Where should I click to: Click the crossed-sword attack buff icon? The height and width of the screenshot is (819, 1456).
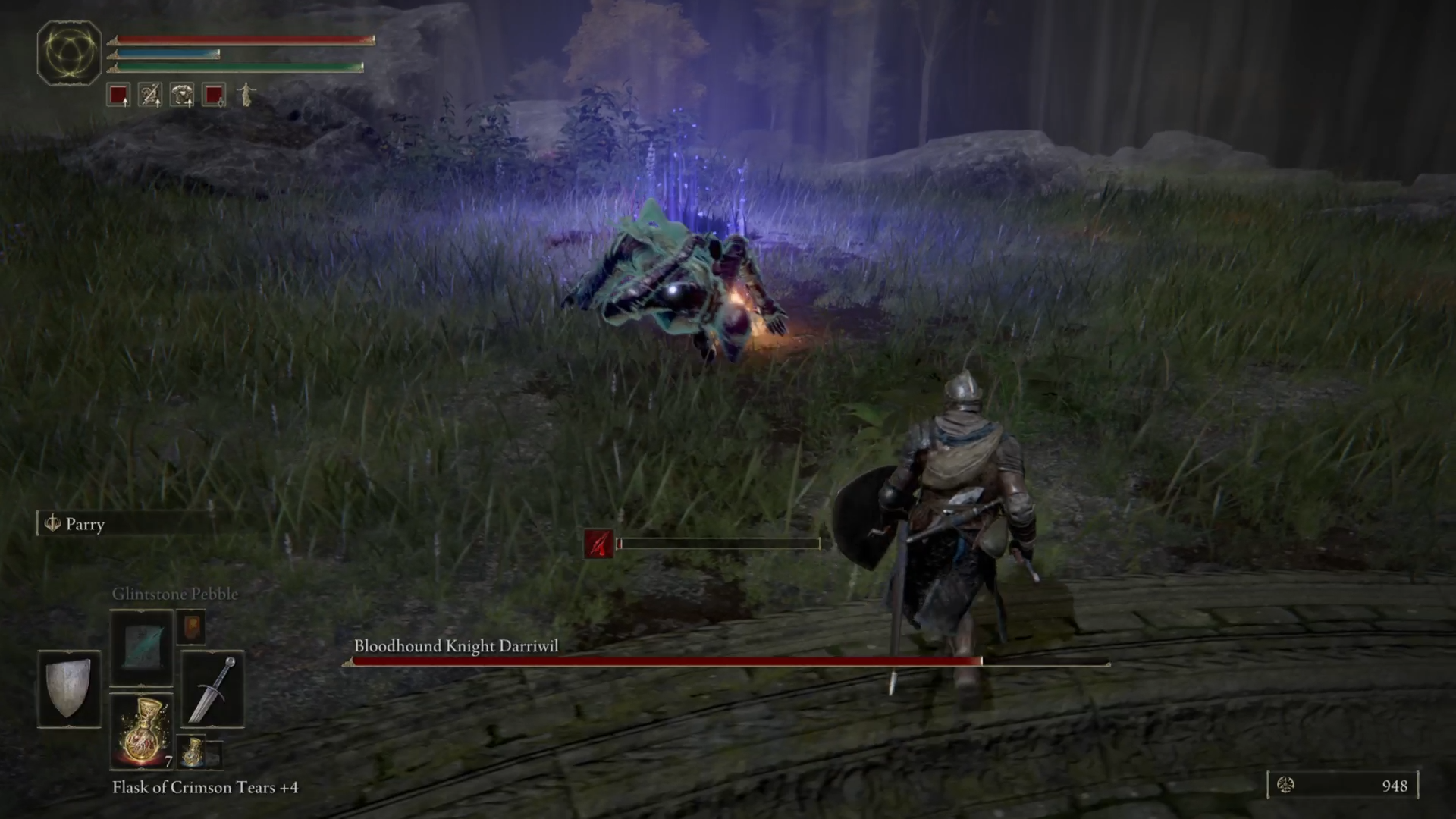pos(149,94)
